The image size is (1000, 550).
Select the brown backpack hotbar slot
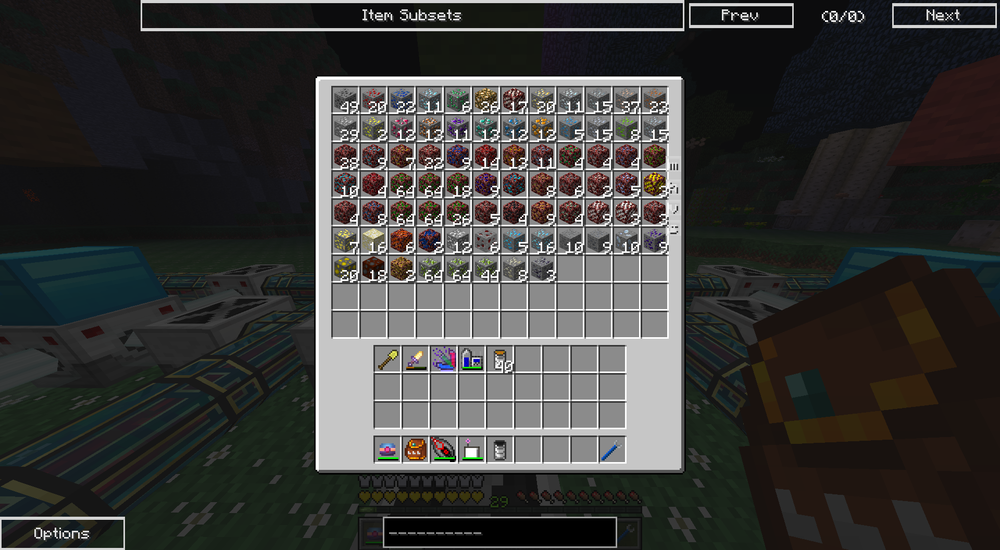coord(416,450)
